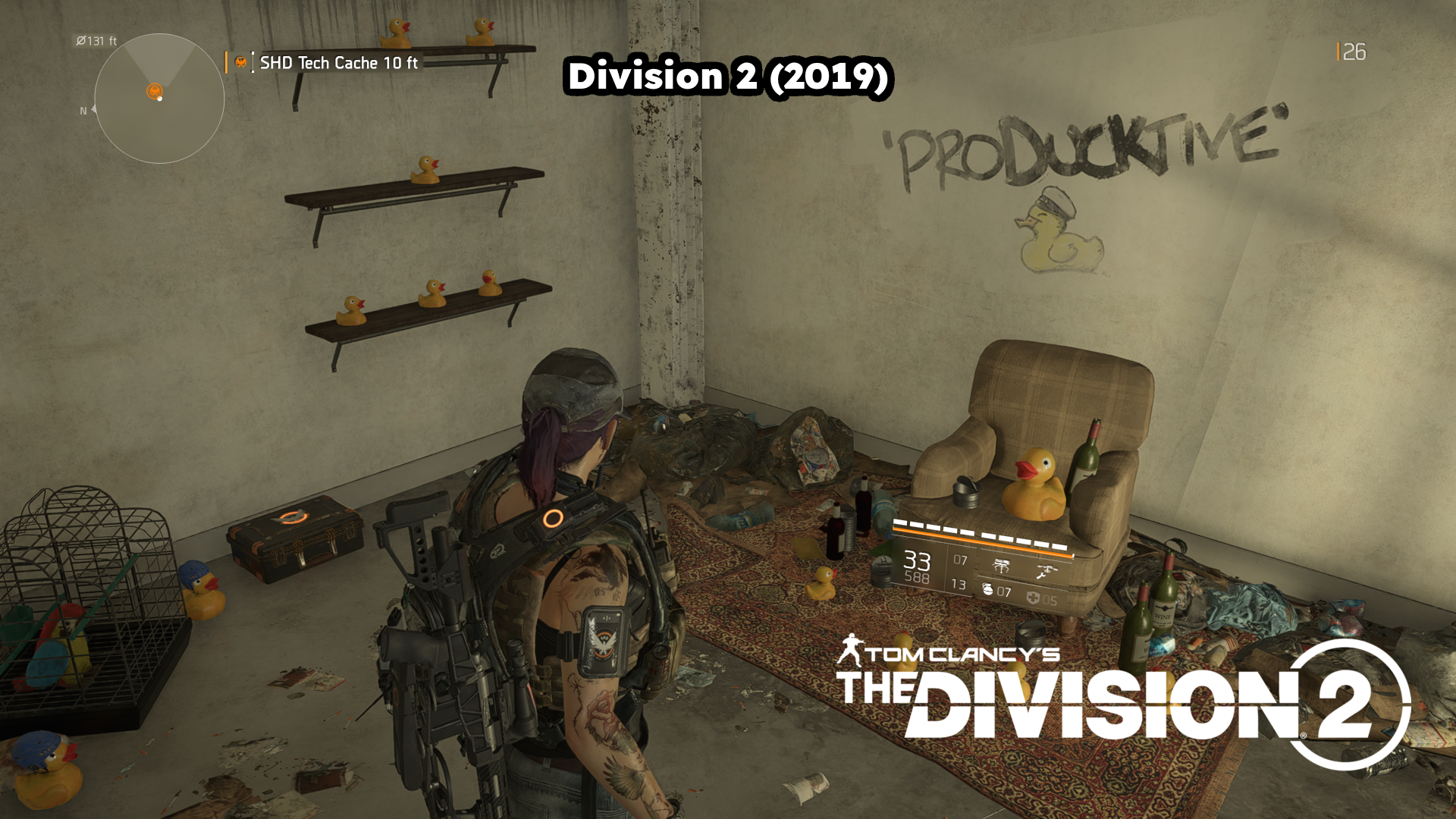Activate the turret skill icon
Image resolution: width=1456 pixels, height=819 pixels.
pyautogui.click(x=1001, y=565)
